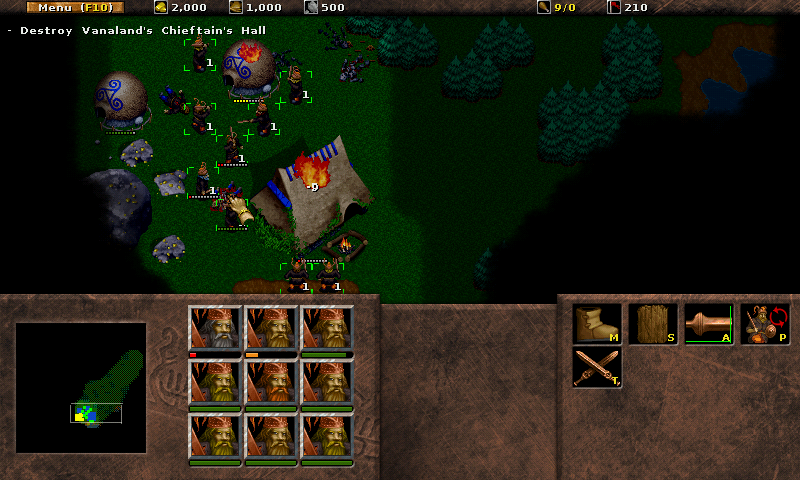This screenshot has width=800, height=480.
Task: Click the crossed swords Stand Ground command
Action: tap(597, 367)
